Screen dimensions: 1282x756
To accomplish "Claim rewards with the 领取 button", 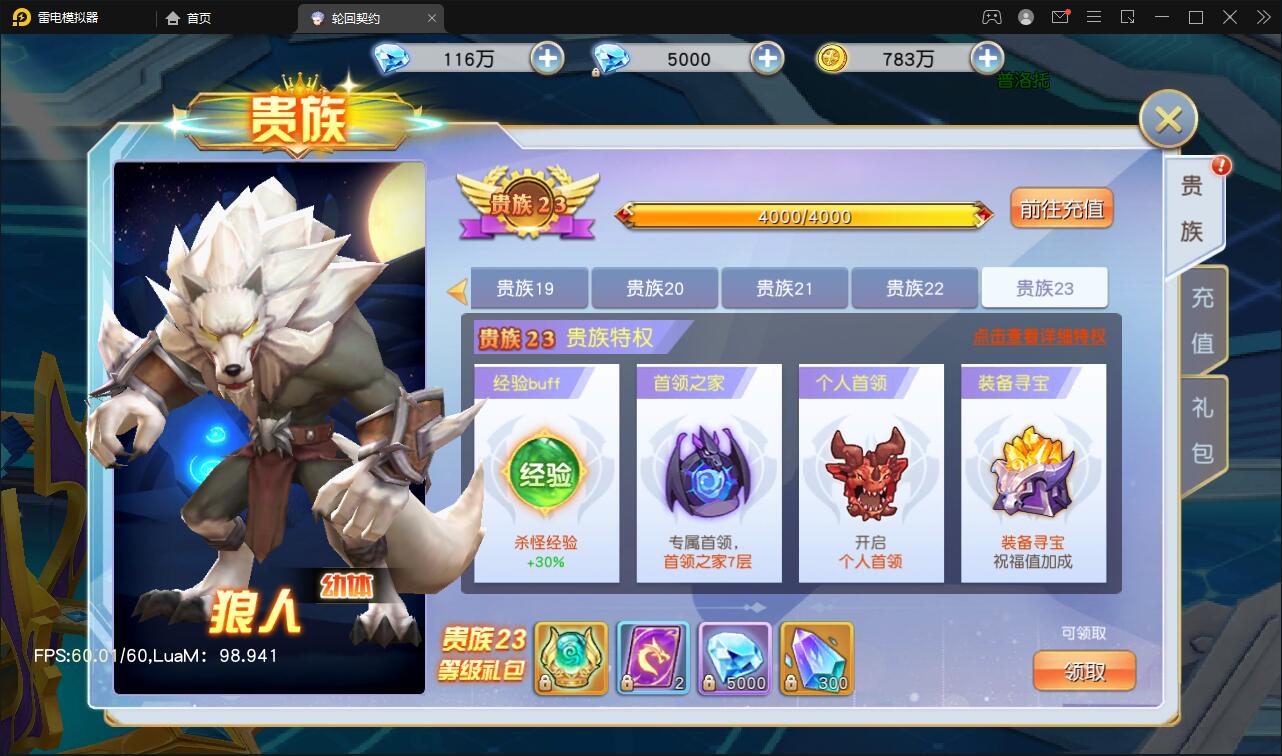I will click(1084, 672).
